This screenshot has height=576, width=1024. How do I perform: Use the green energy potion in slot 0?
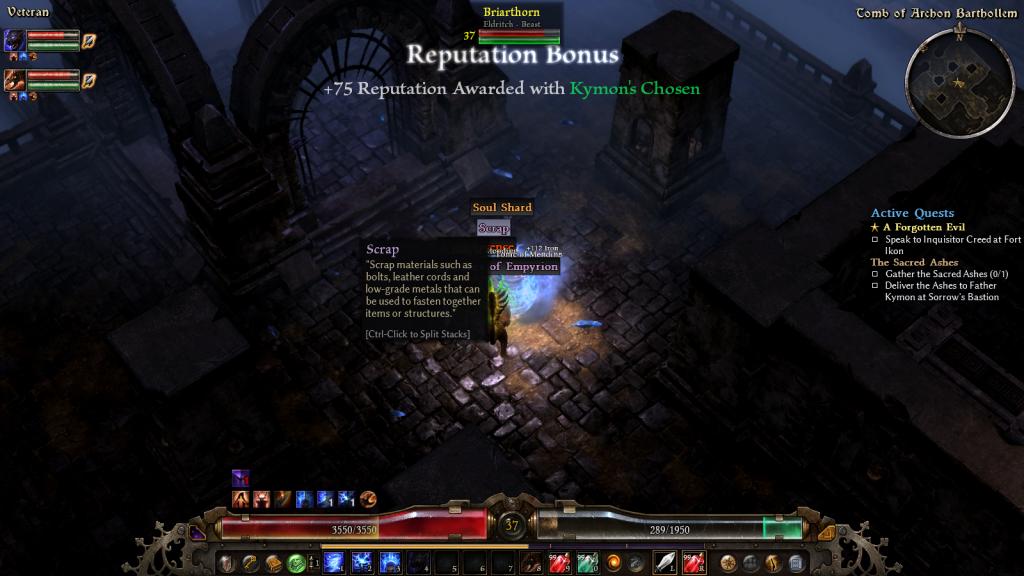click(586, 562)
